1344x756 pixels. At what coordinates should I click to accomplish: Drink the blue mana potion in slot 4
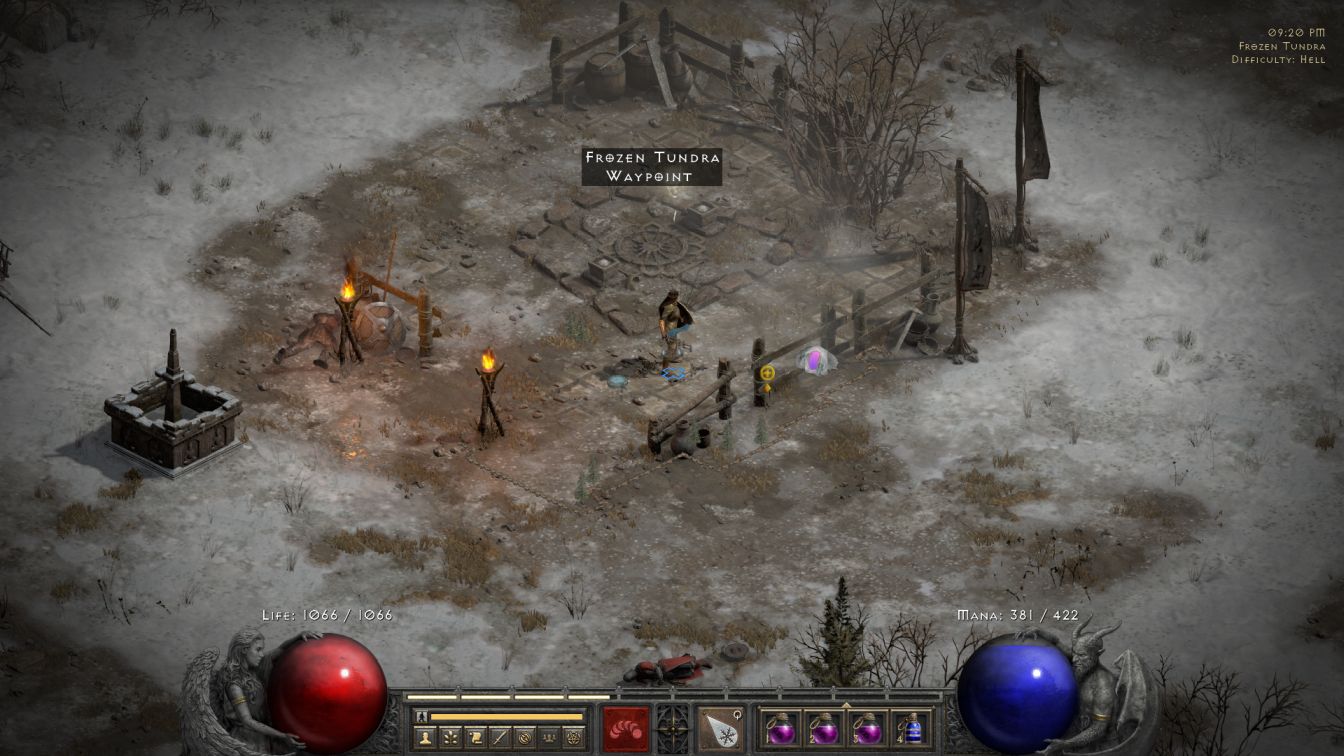(910, 728)
